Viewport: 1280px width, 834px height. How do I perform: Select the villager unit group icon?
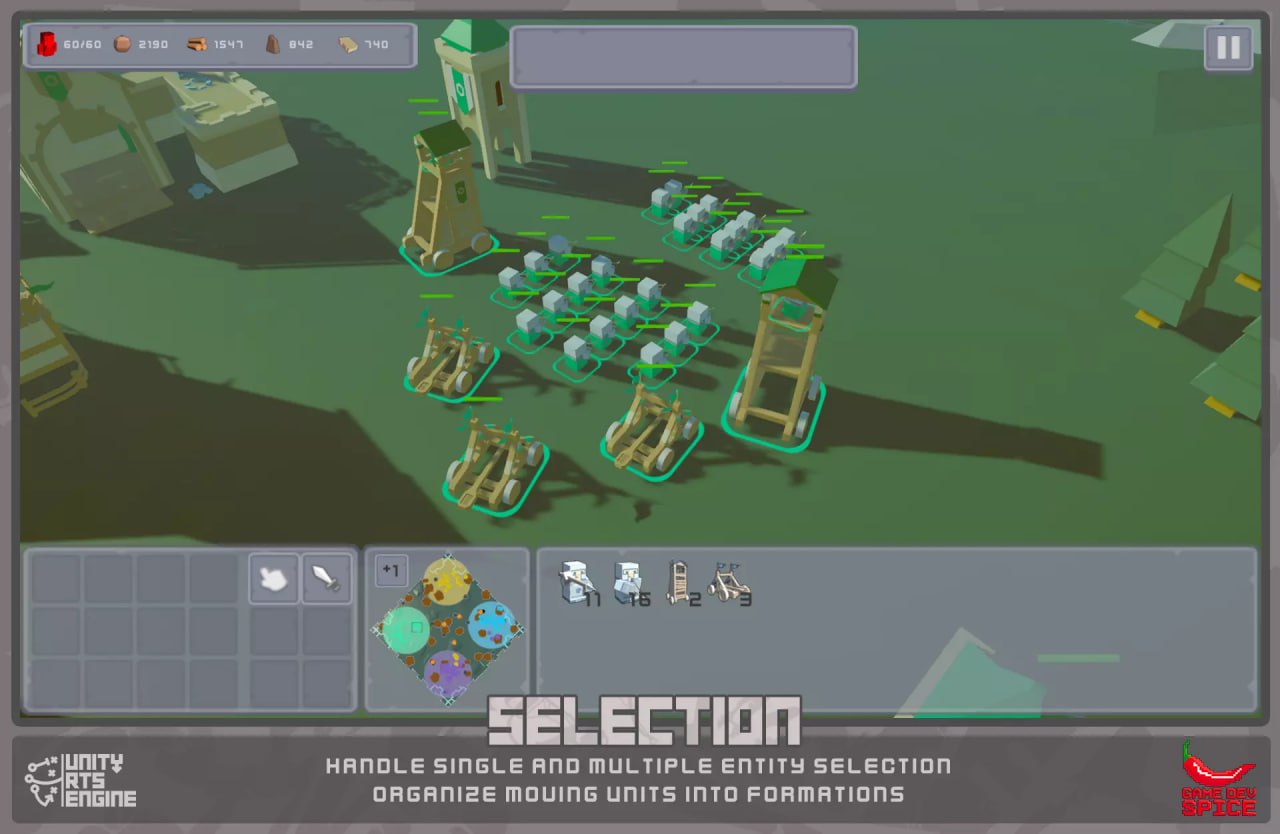click(628, 582)
